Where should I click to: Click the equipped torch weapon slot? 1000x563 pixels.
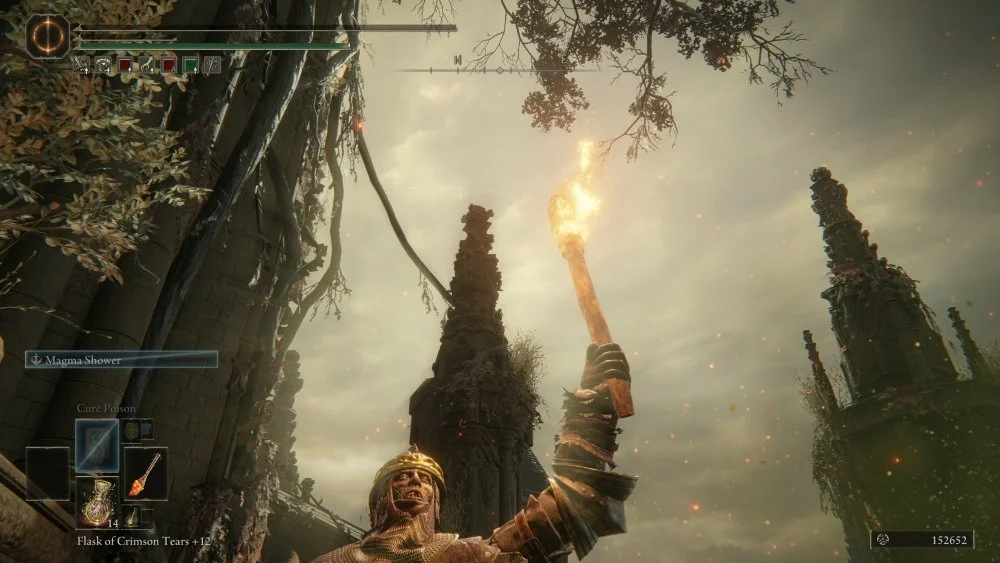[145, 473]
